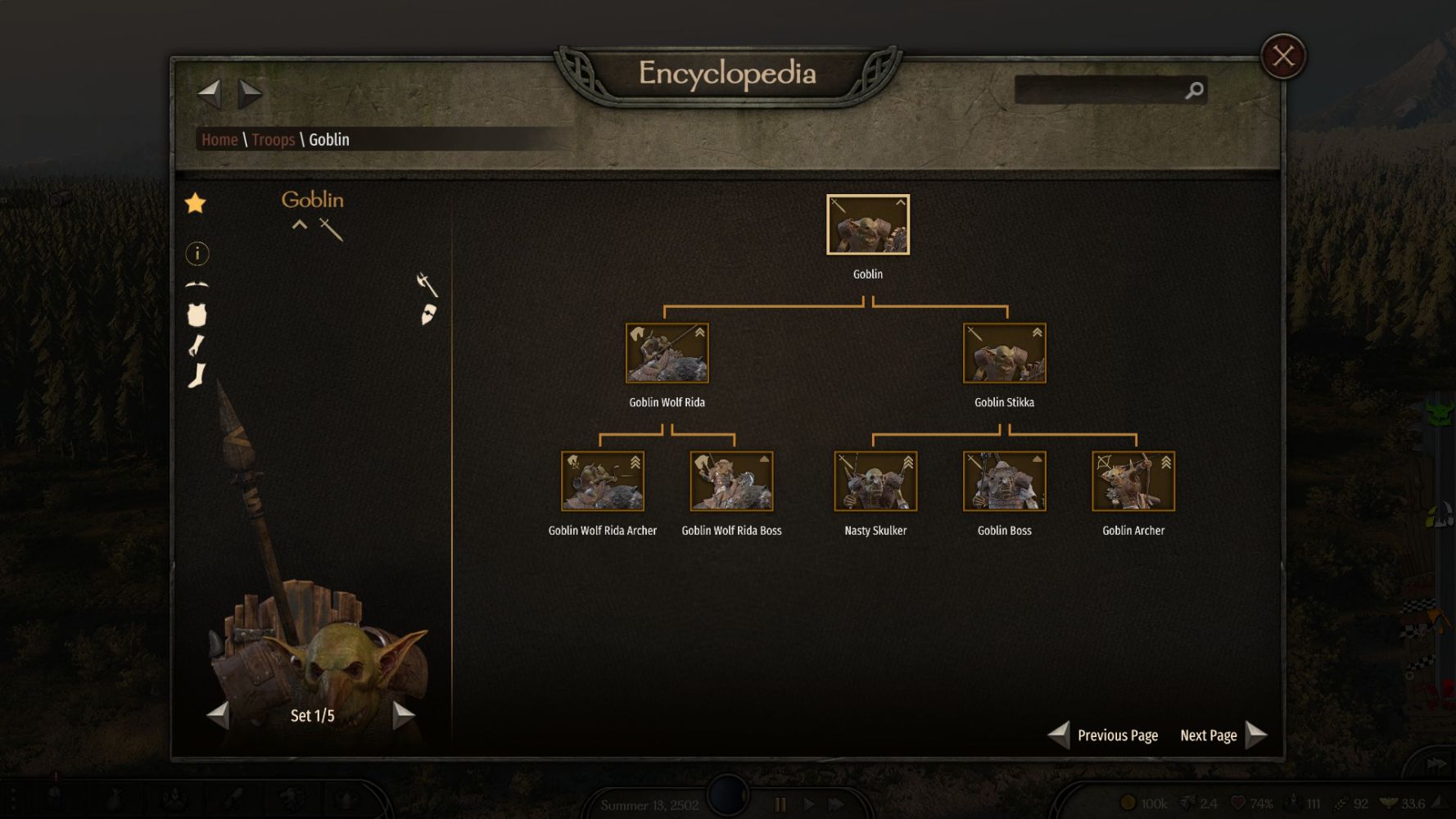Open the Troops breadcrumb link
Screen dimensions: 1456x819
pos(273,140)
